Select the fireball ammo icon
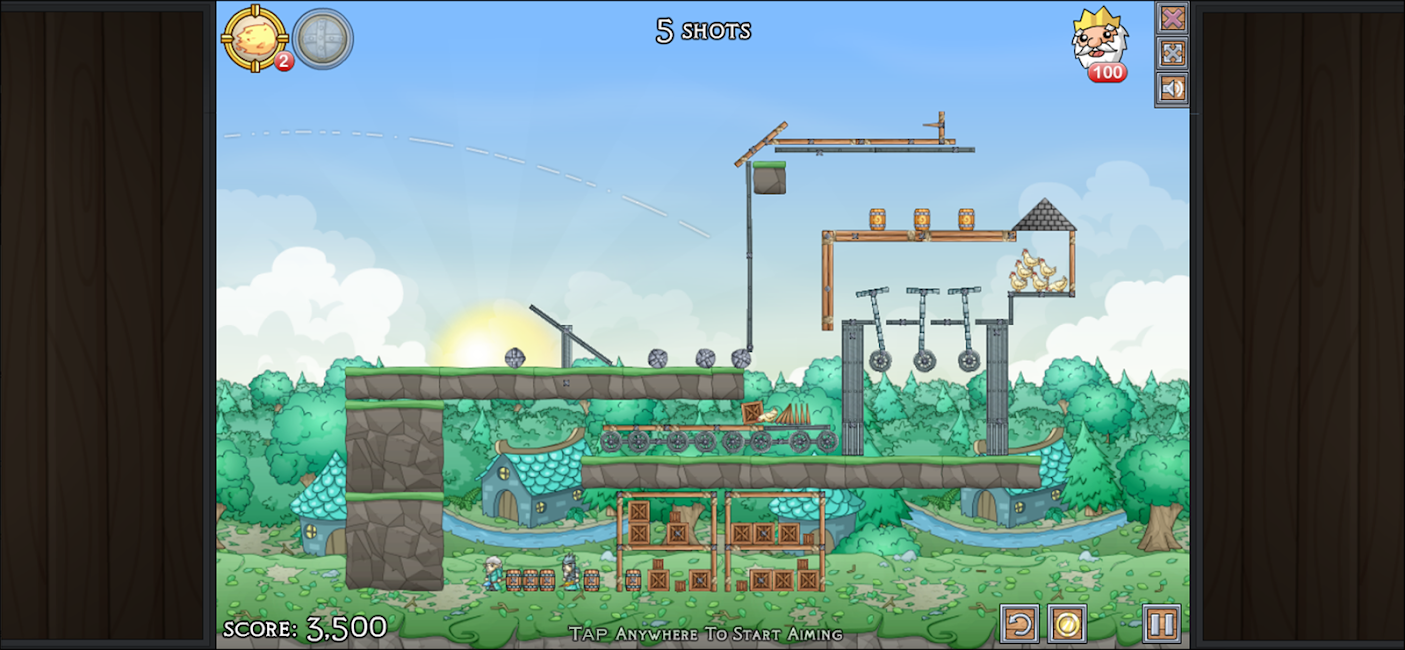The width and height of the screenshot is (1405, 650). click(x=255, y=38)
